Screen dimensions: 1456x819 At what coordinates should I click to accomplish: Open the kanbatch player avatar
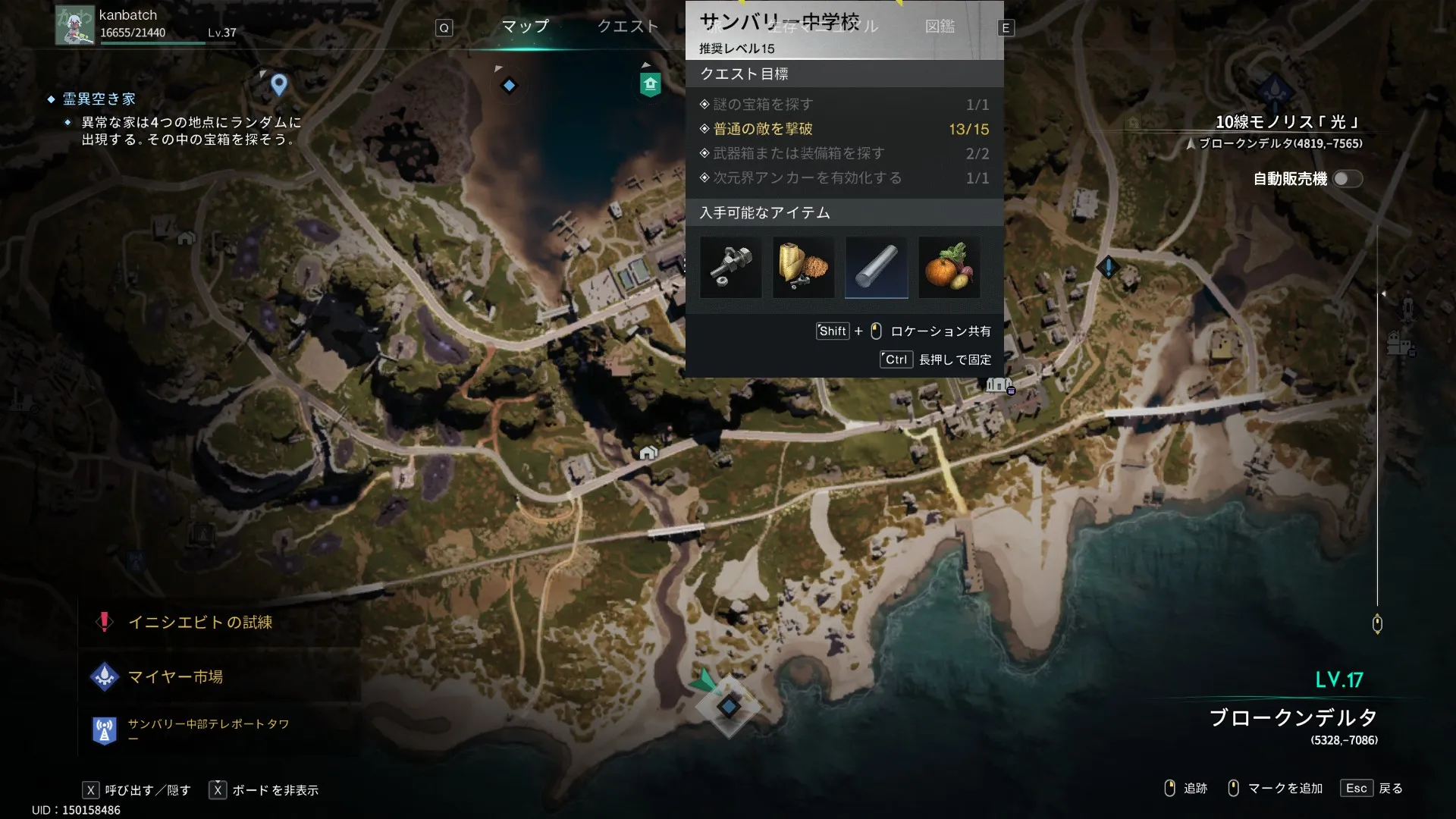[74, 25]
